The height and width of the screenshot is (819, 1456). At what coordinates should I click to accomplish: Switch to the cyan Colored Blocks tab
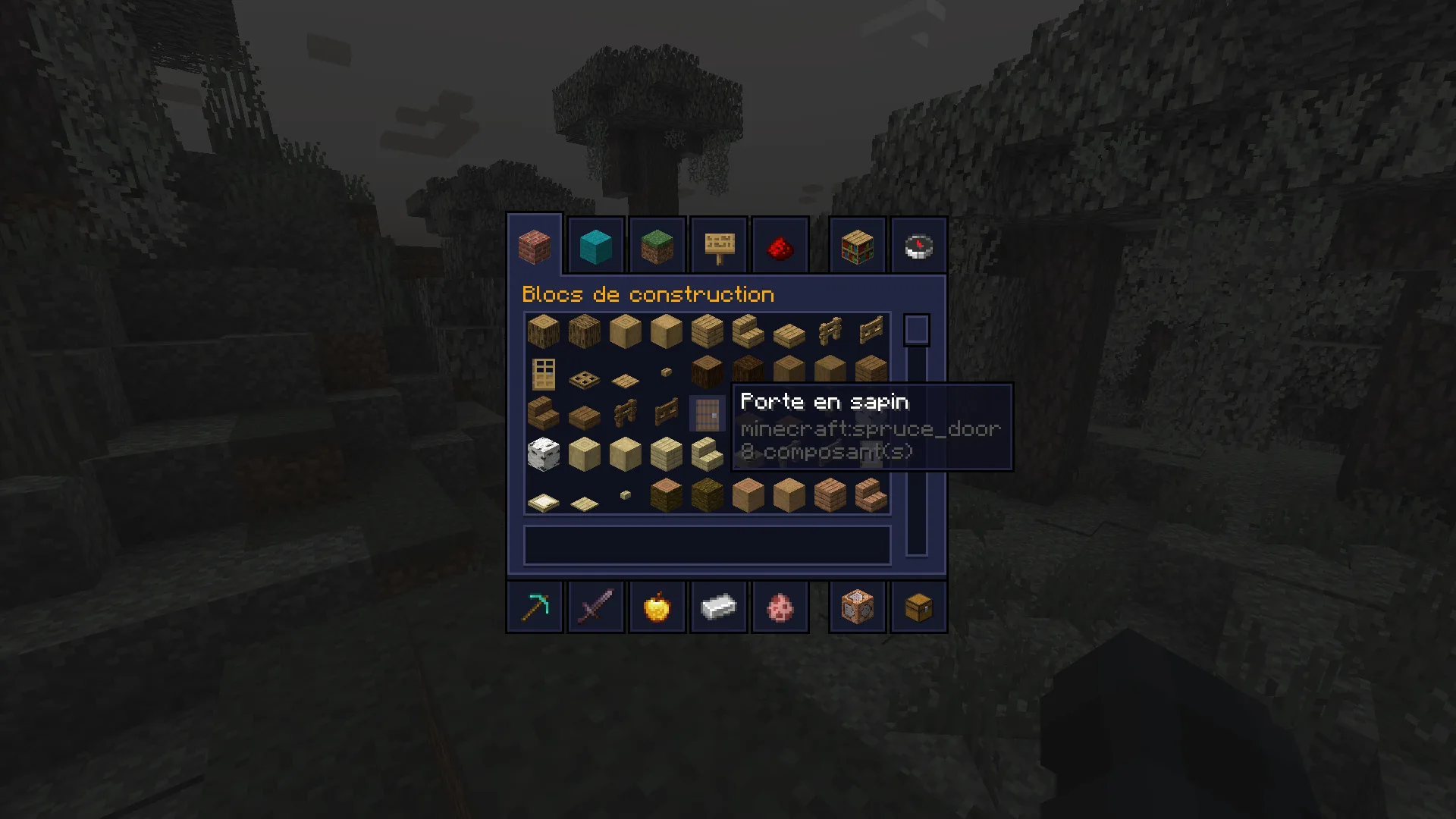[x=596, y=246]
